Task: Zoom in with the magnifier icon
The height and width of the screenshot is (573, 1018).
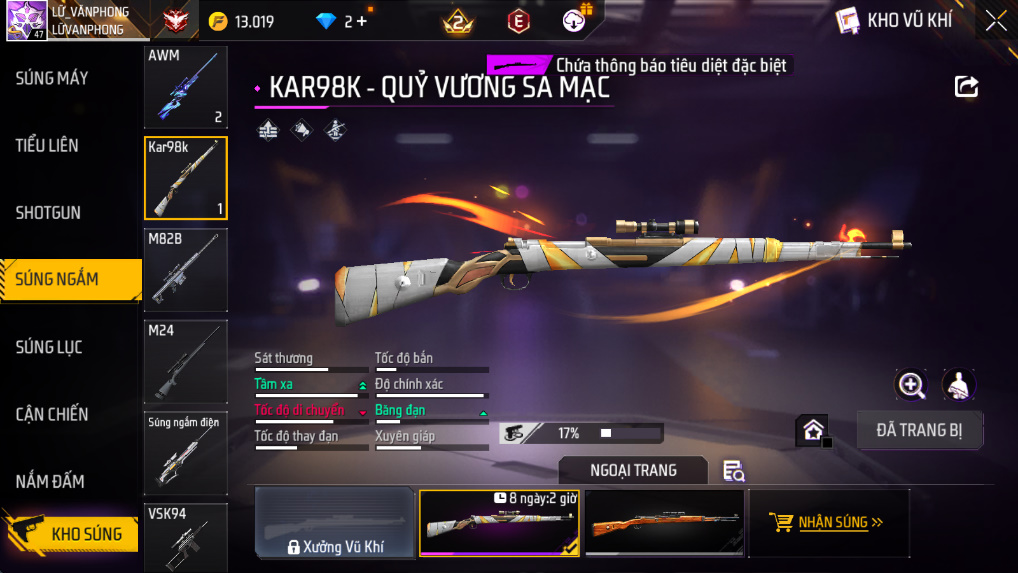Action: coord(911,384)
